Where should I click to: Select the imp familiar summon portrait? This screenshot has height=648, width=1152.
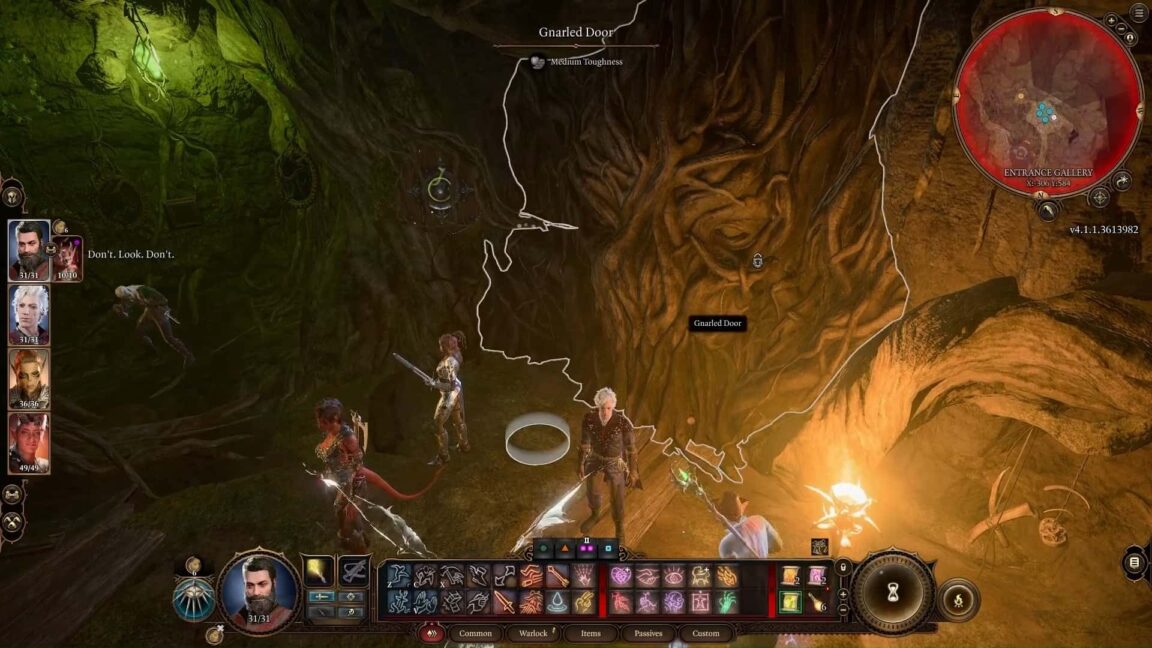pyautogui.click(x=68, y=258)
